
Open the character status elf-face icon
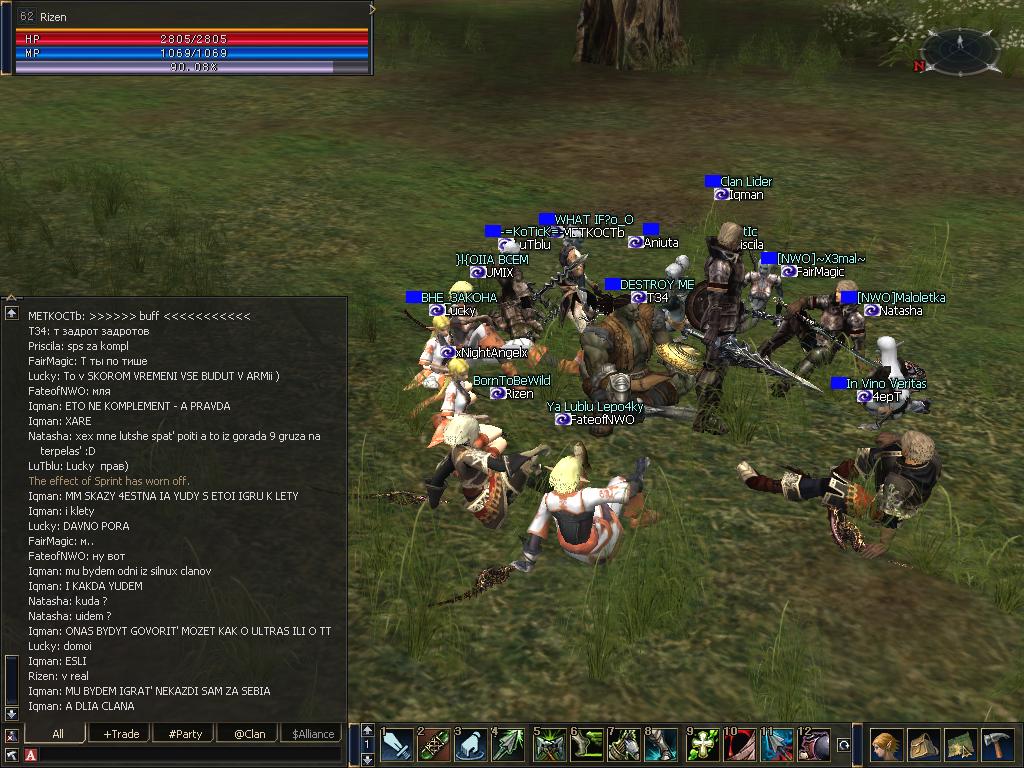point(886,745)
